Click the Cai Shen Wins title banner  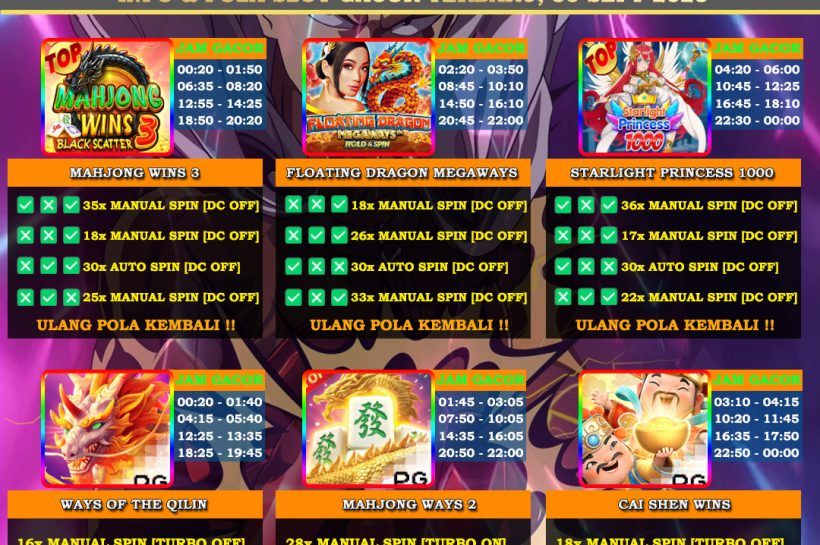[672, 505]
